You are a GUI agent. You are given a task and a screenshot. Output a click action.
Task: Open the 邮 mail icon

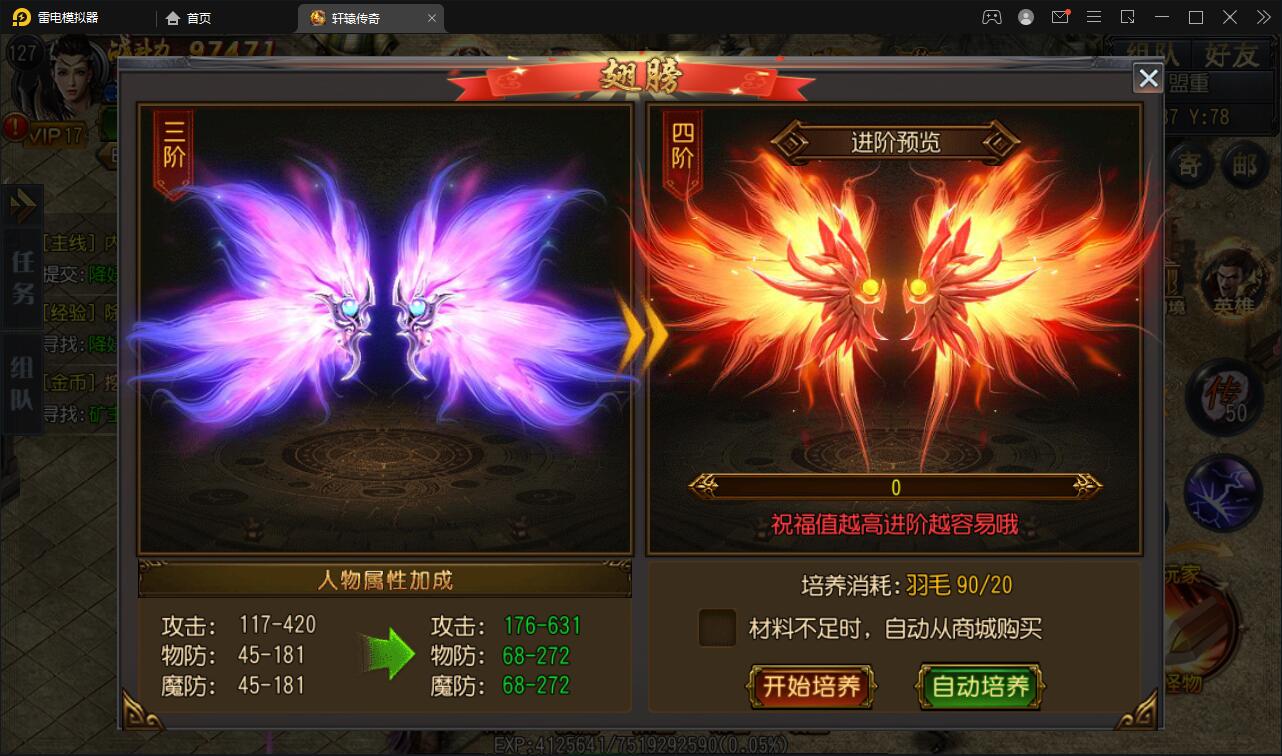pyautogui.click(x=1245, y=165)
